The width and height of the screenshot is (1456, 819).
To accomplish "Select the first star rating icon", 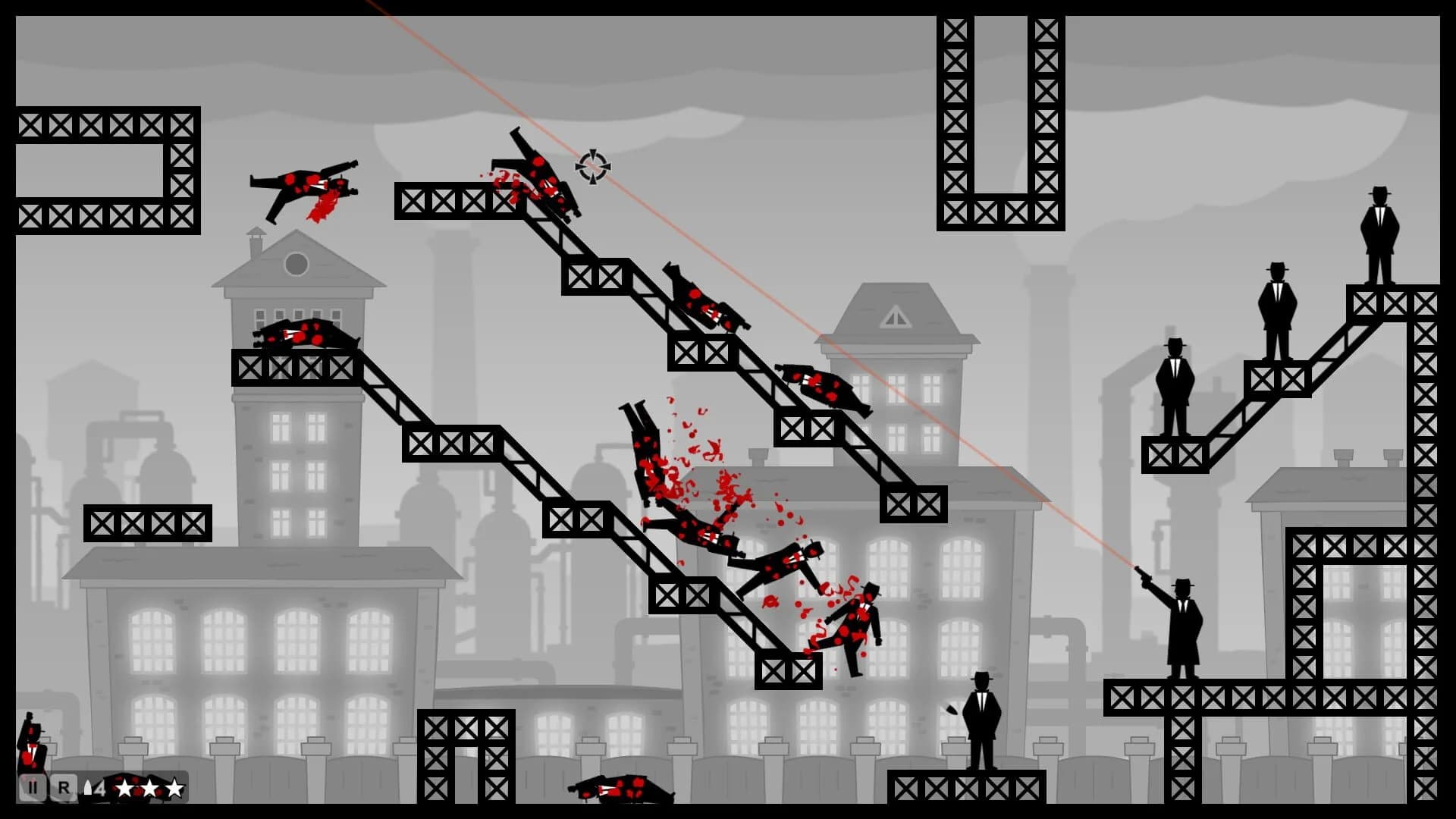I will (124, 787).
